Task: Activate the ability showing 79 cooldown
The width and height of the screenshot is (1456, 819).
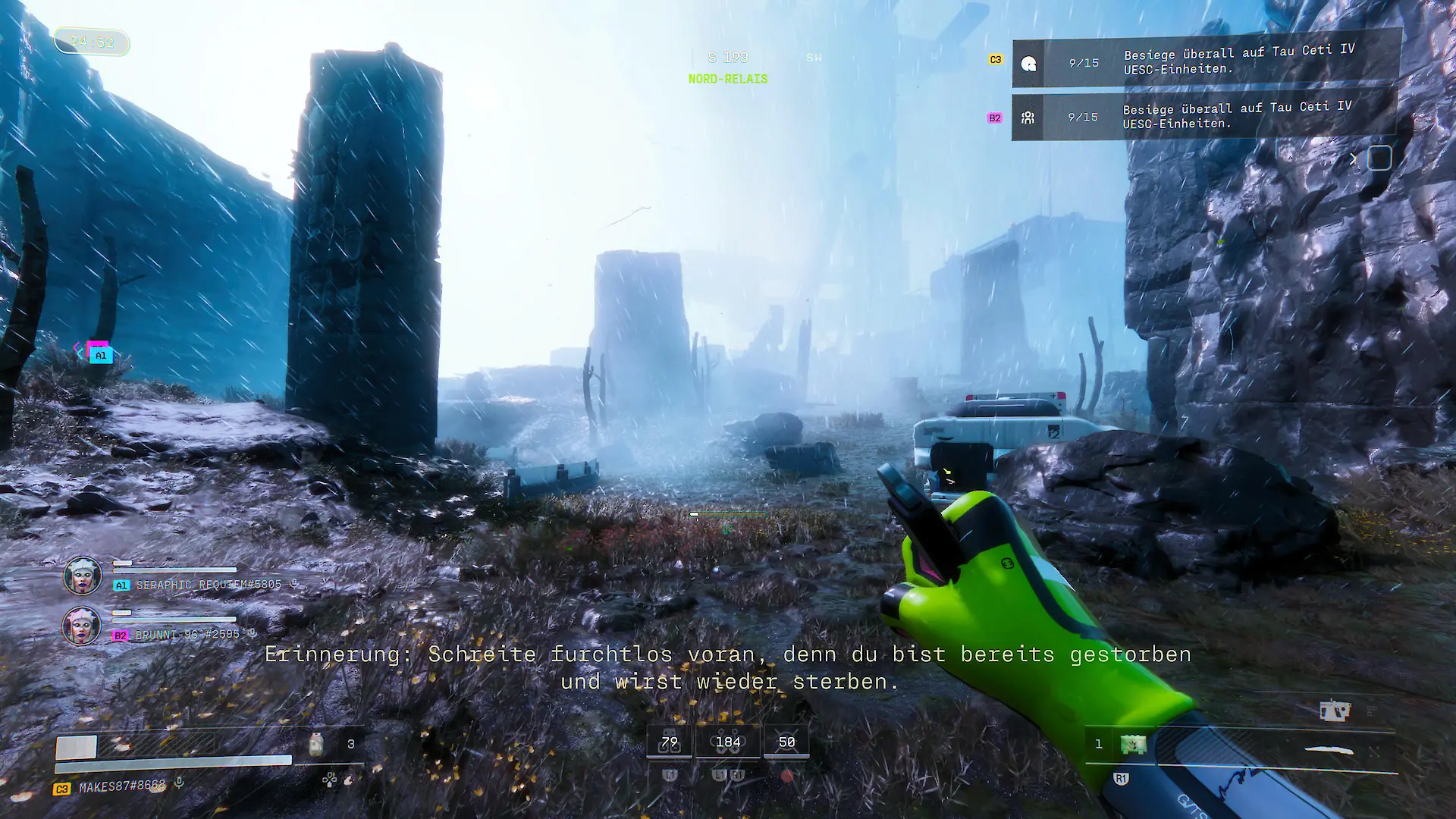Action: point(669,742)
